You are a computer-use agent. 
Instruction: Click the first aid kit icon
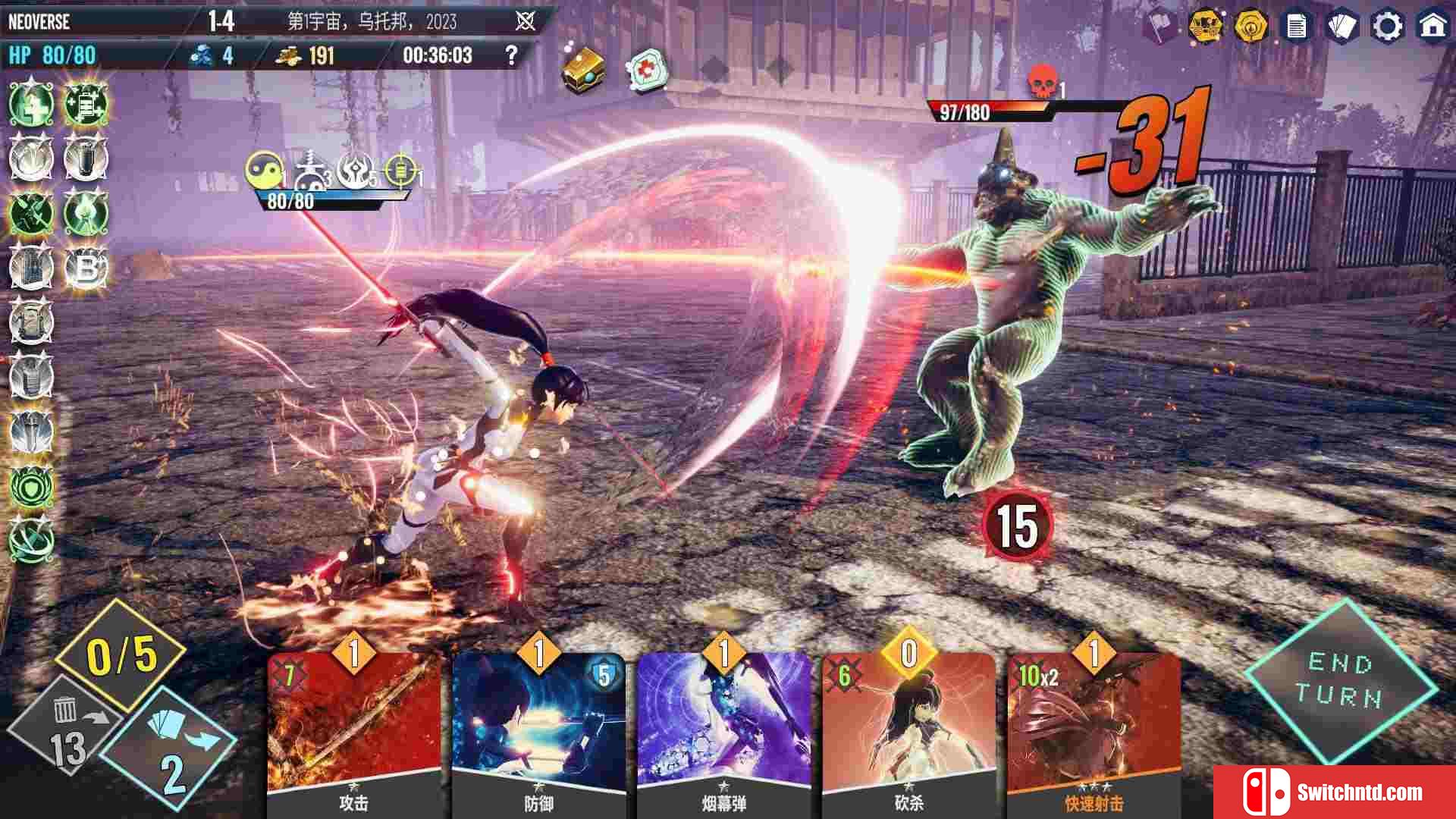[647, 70]
